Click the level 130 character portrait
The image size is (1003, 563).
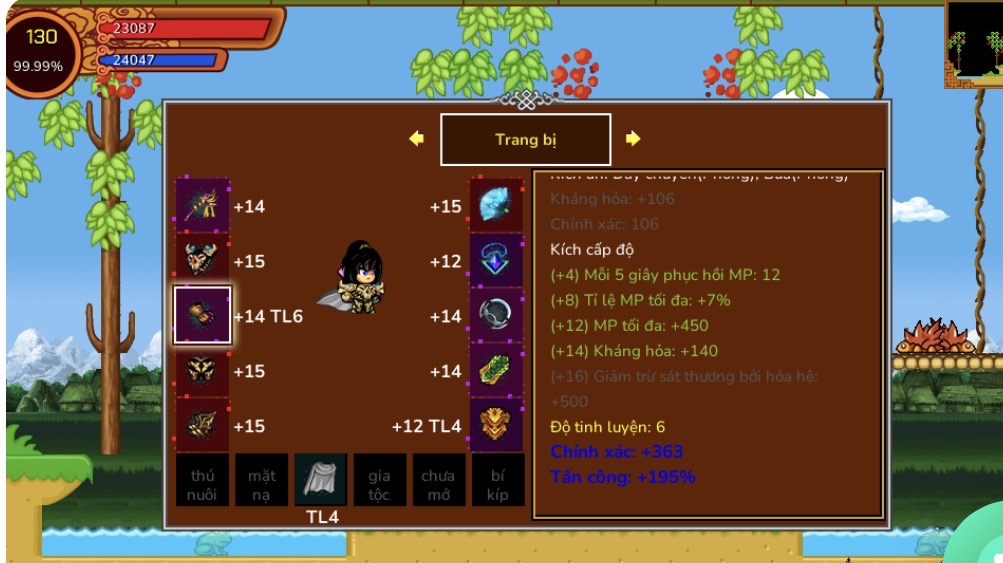42,50
